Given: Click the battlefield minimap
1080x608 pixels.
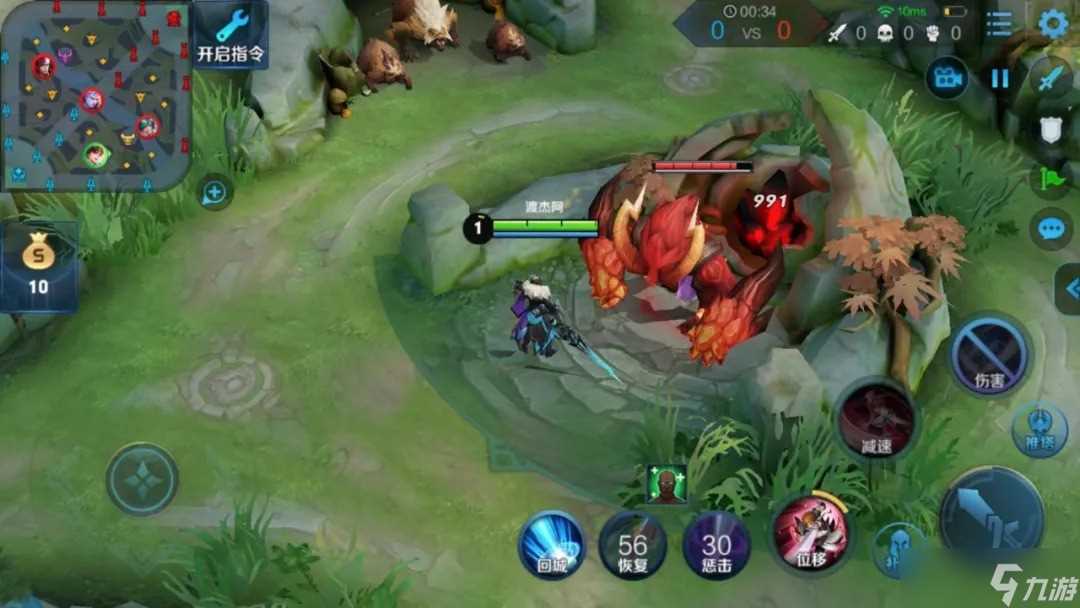Looking at the screenshot, I should coord(95,95).
